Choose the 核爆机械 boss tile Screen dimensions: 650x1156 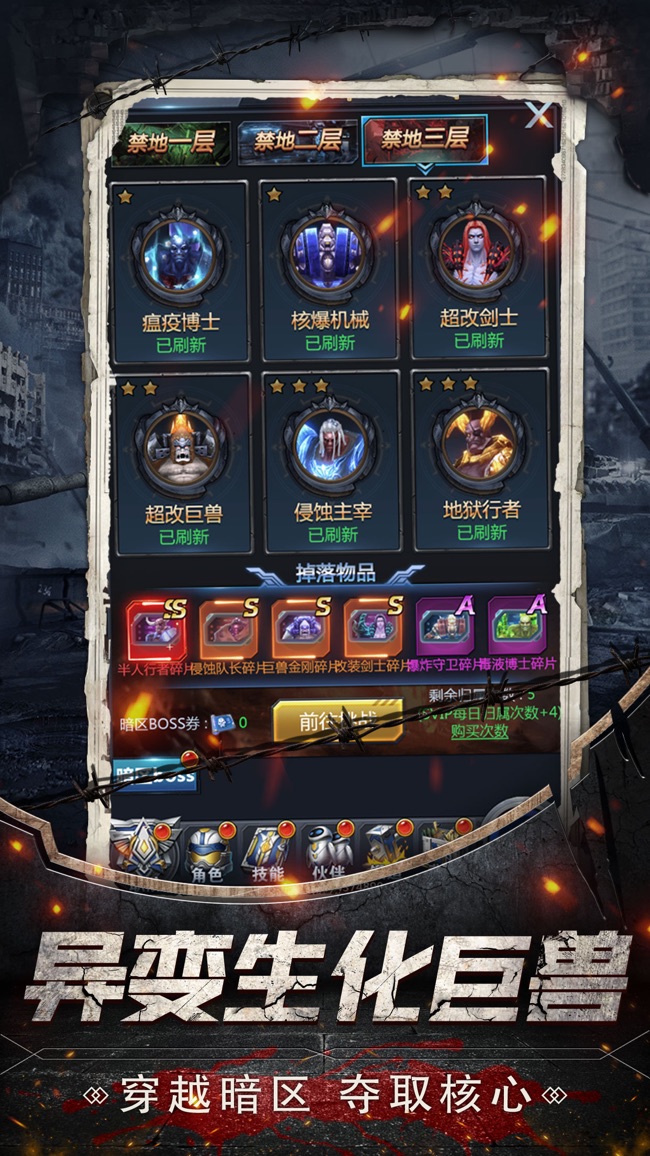coord(330,270)
